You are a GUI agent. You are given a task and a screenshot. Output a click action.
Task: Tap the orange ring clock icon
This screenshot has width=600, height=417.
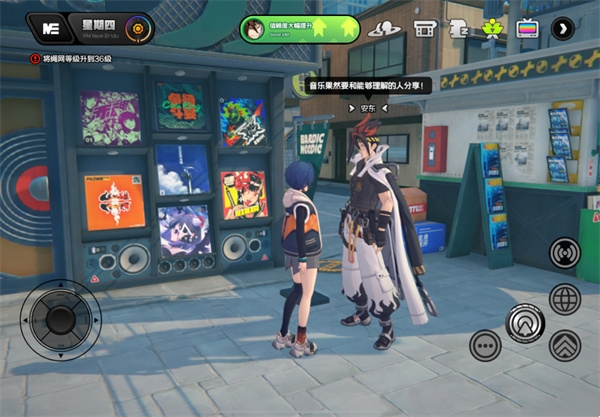[x=140, y=29]
